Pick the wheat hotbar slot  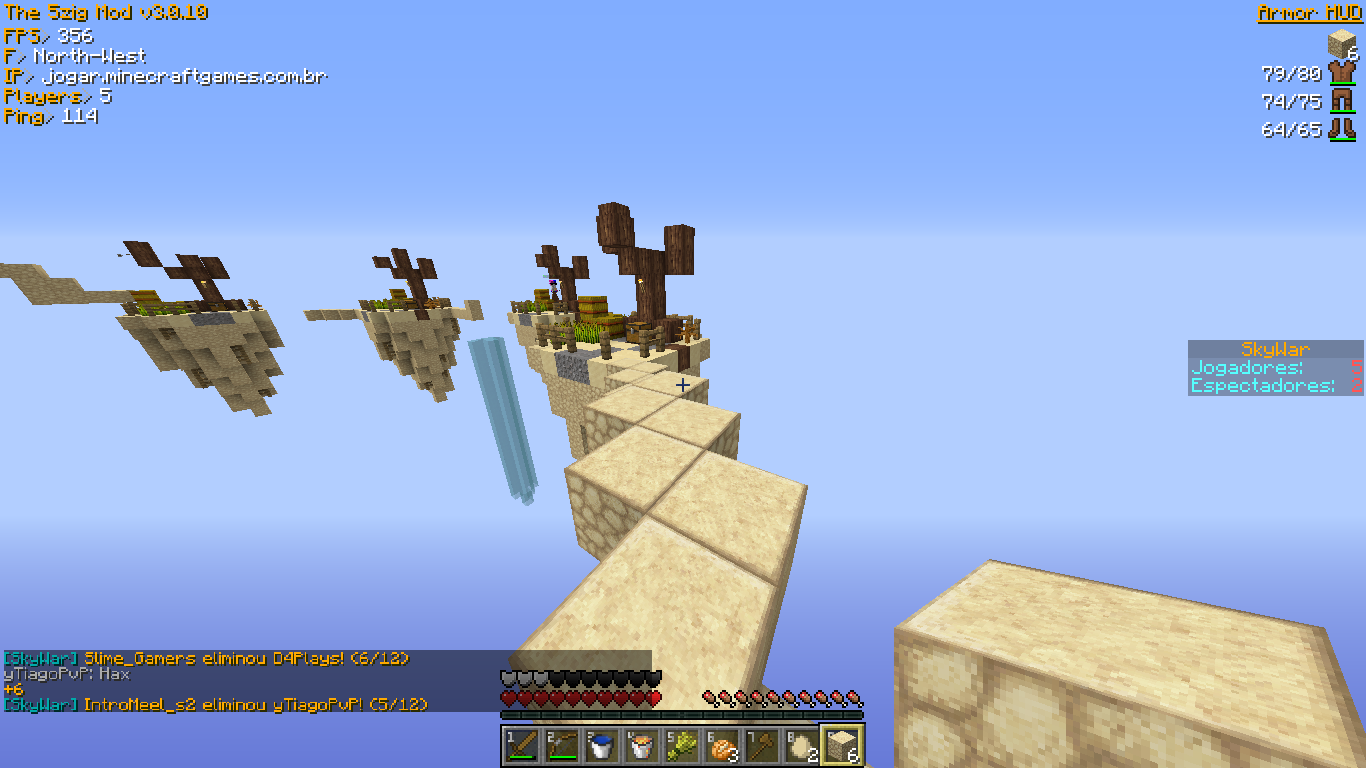coord(682,745)
